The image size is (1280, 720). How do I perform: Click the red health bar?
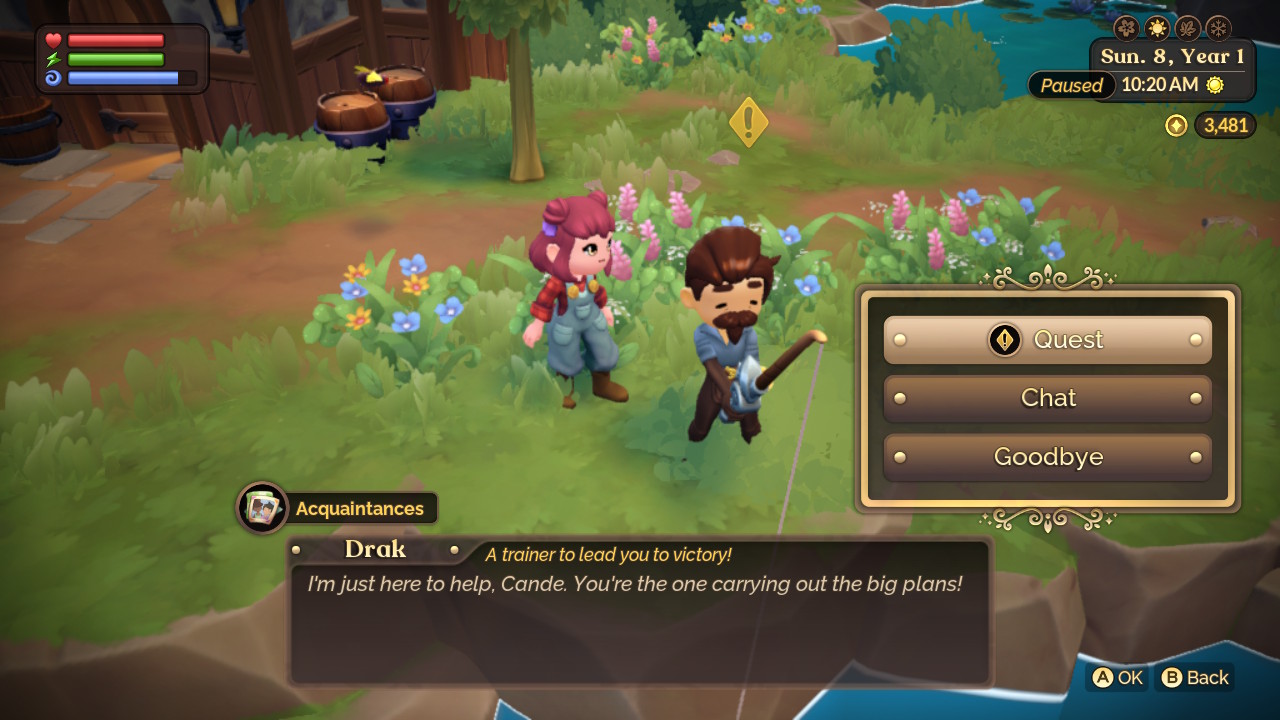115,40
